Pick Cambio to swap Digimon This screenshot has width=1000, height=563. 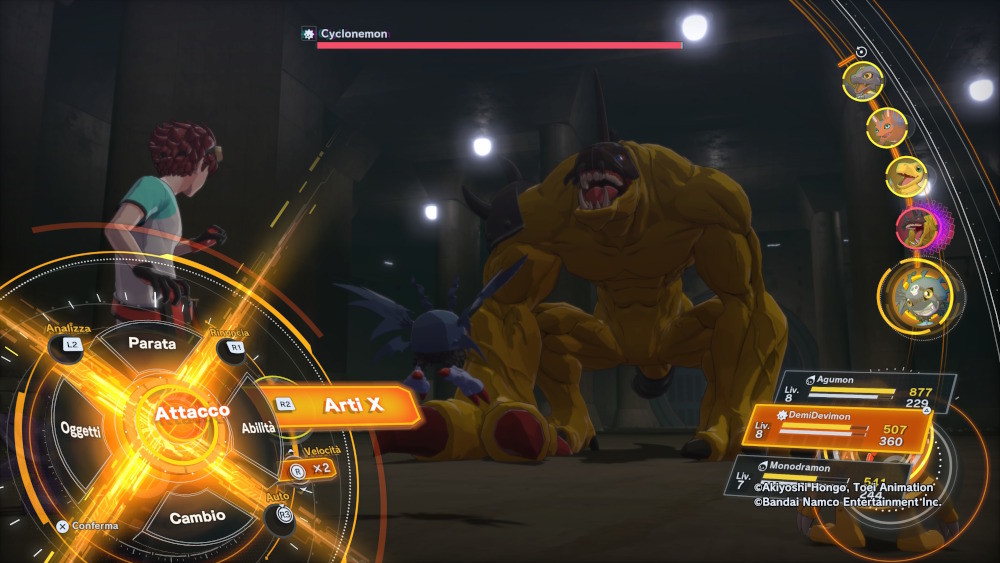click(197, 517)
